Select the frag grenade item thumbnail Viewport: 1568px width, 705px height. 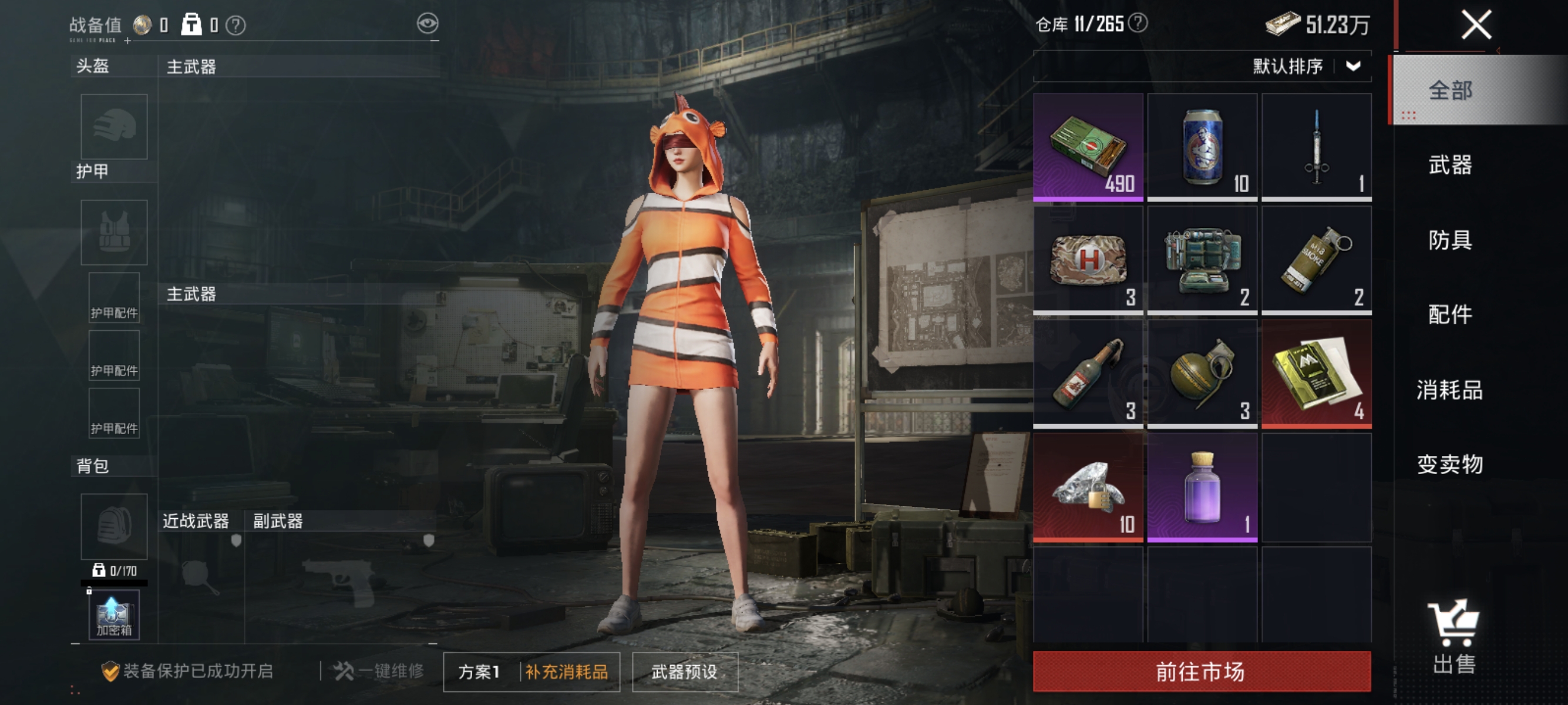(1203, 372)
